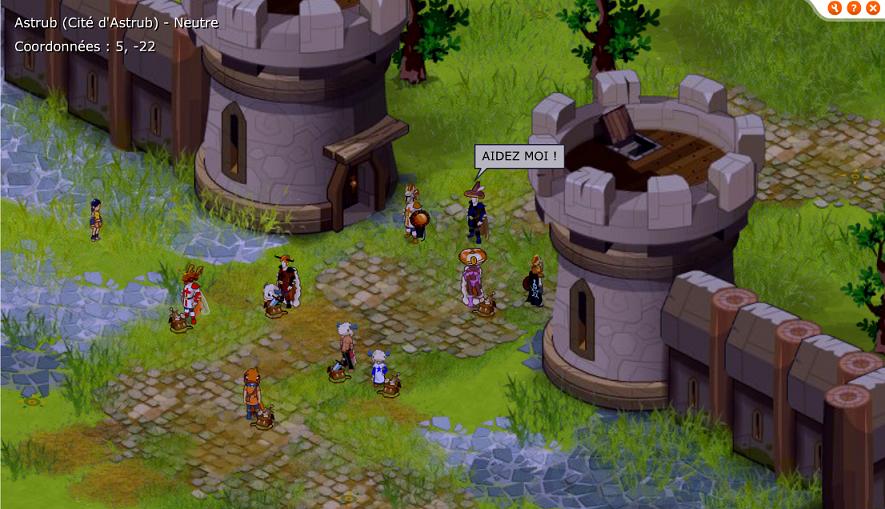Close the game with the orange X
Screen dimensions: 885x509
click(872, 8)
